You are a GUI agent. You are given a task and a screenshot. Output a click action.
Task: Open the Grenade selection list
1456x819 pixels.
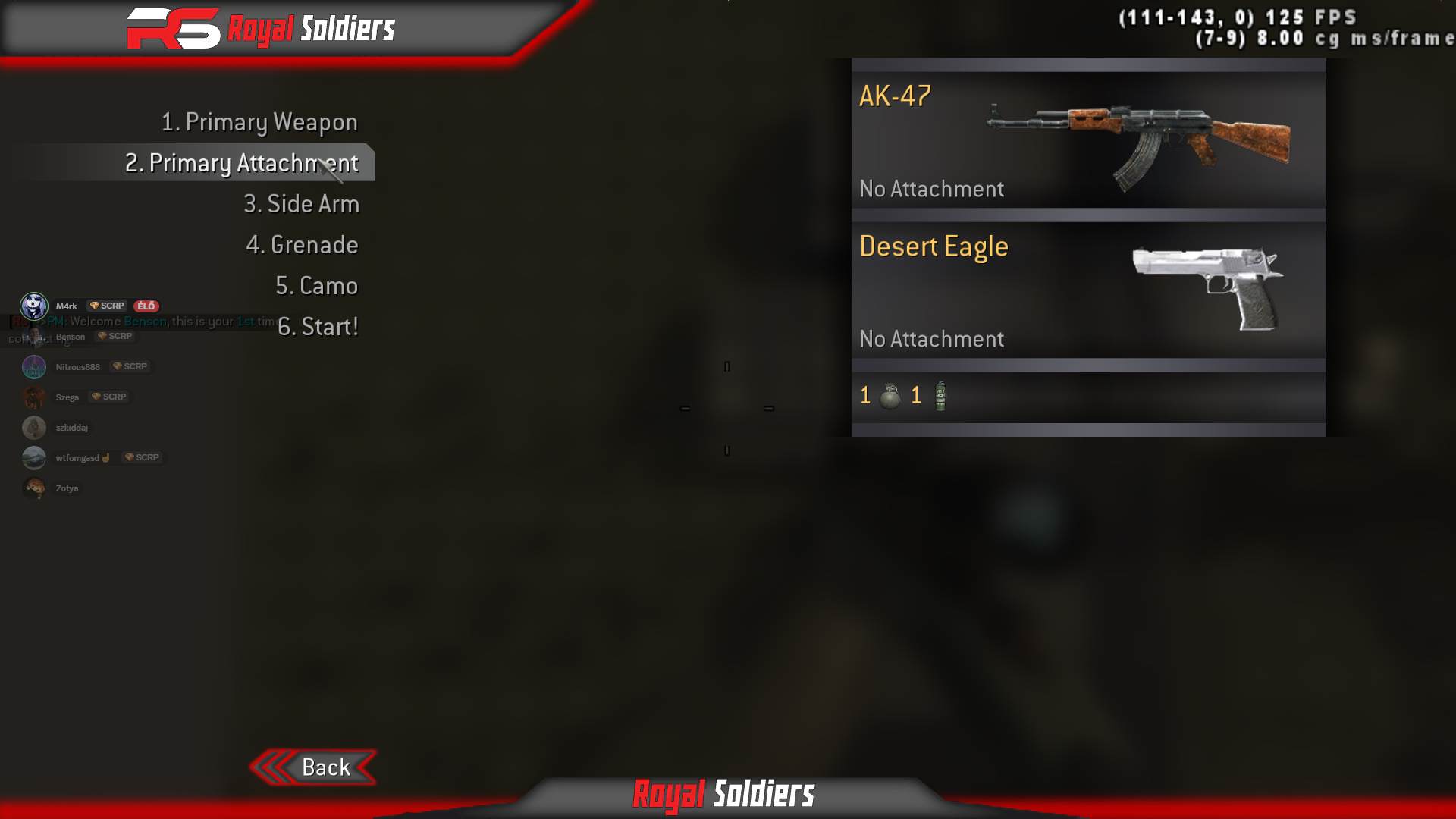click(x=303, y=245)
